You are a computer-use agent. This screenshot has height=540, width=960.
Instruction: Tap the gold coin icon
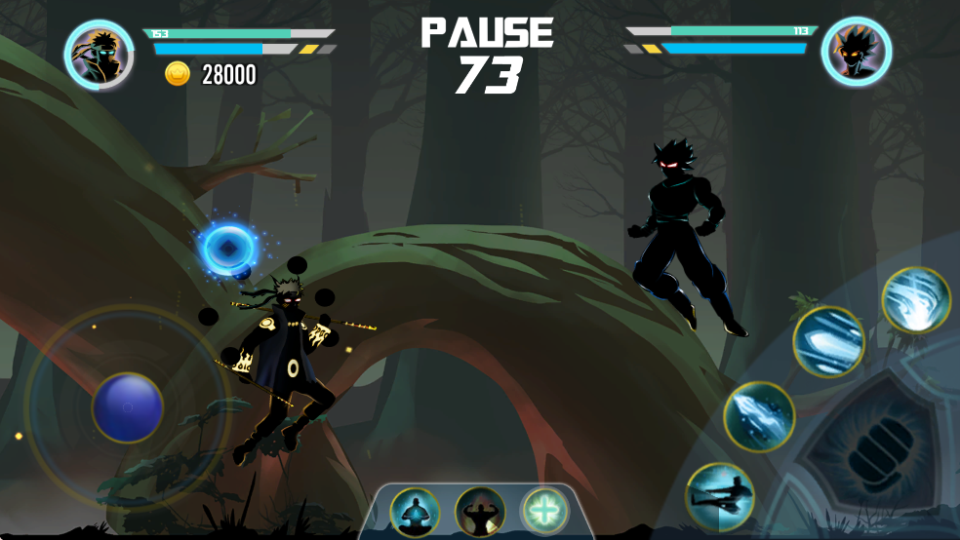178,74
